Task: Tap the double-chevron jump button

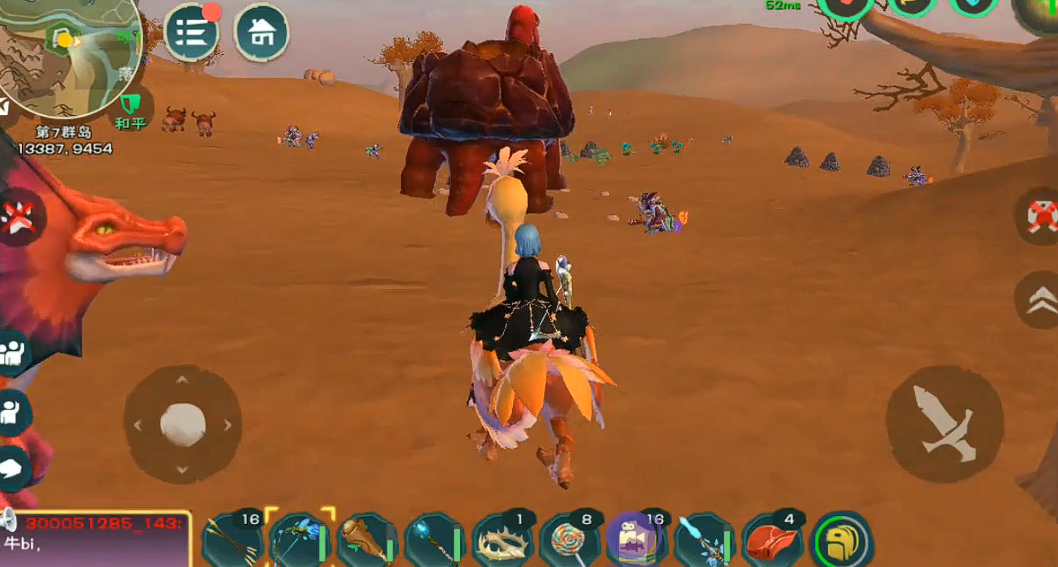Action: [1040, 300]
